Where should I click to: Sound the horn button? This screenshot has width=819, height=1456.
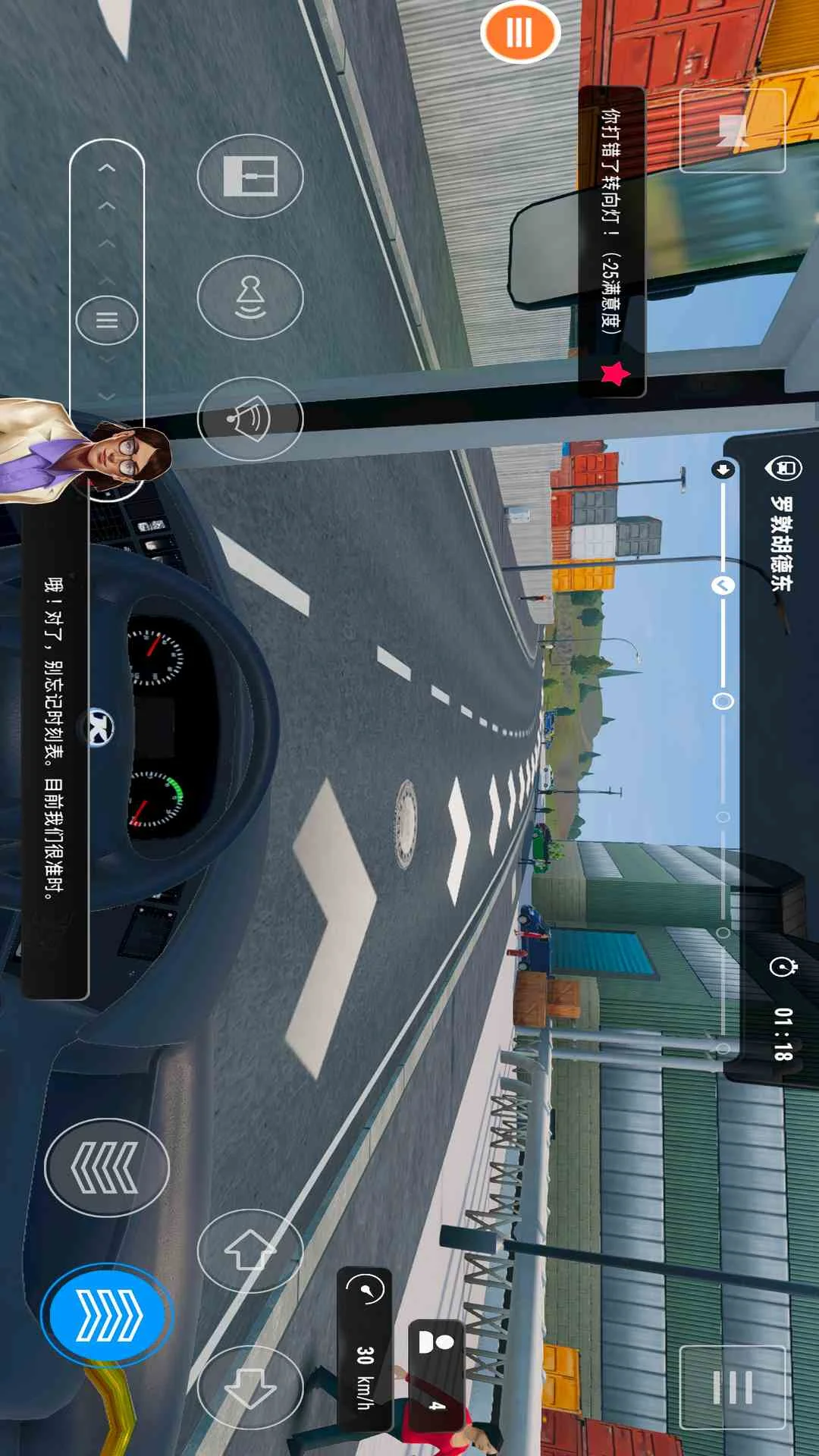[x=250, y=419]
